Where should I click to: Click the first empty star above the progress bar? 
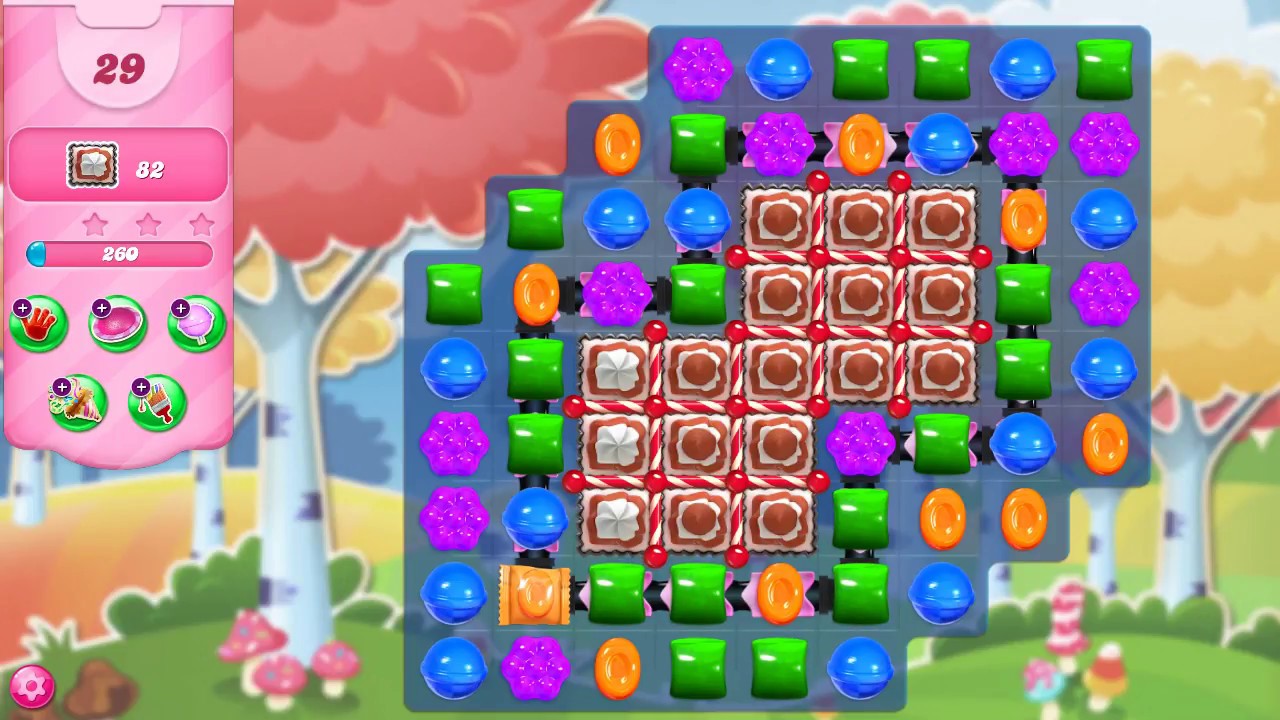point(94,225)
